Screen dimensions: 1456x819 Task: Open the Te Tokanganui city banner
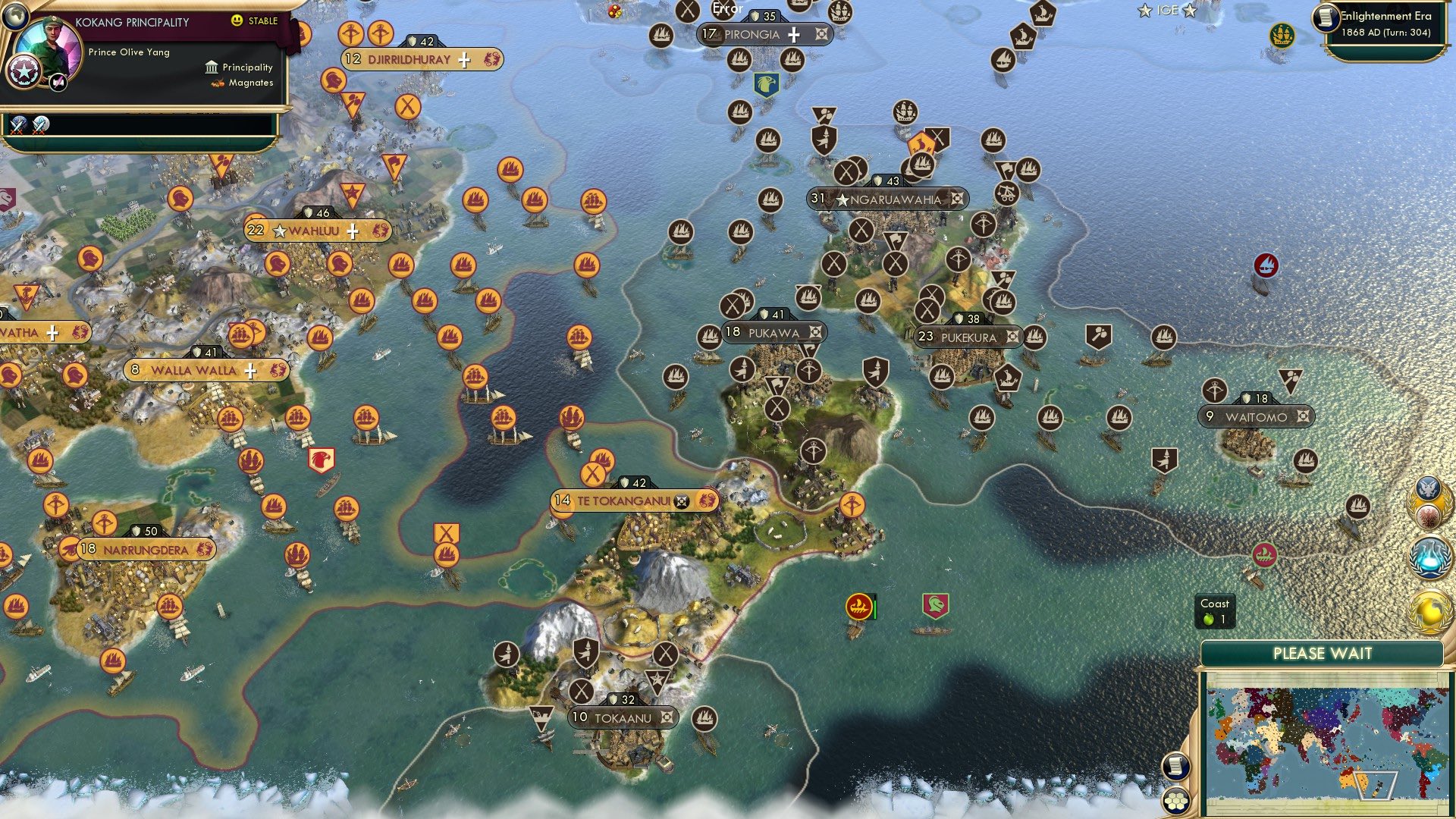pos(634,500)
